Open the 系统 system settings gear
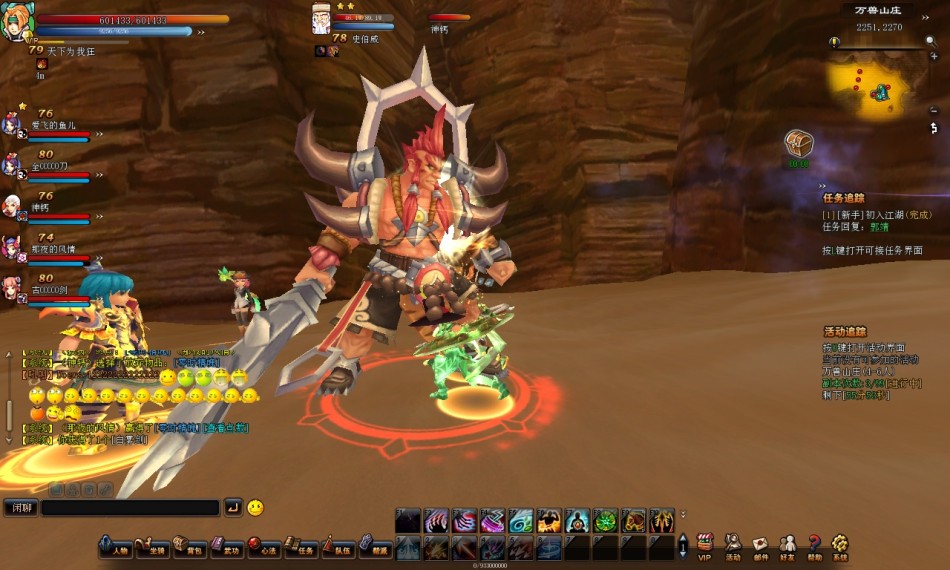 (840, 544)
